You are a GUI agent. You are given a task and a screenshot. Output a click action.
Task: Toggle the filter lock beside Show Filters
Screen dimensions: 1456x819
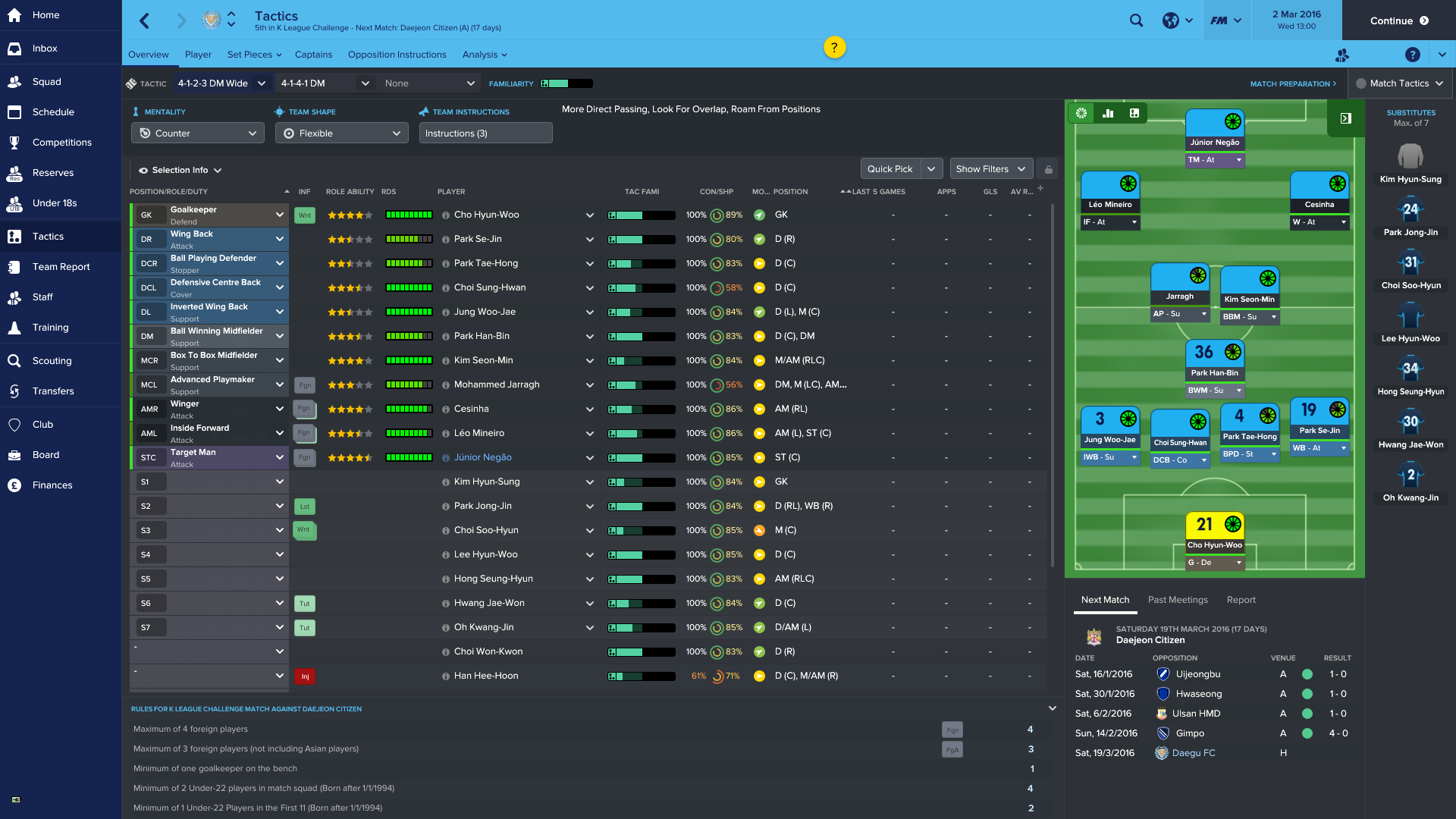[1048, 168]
